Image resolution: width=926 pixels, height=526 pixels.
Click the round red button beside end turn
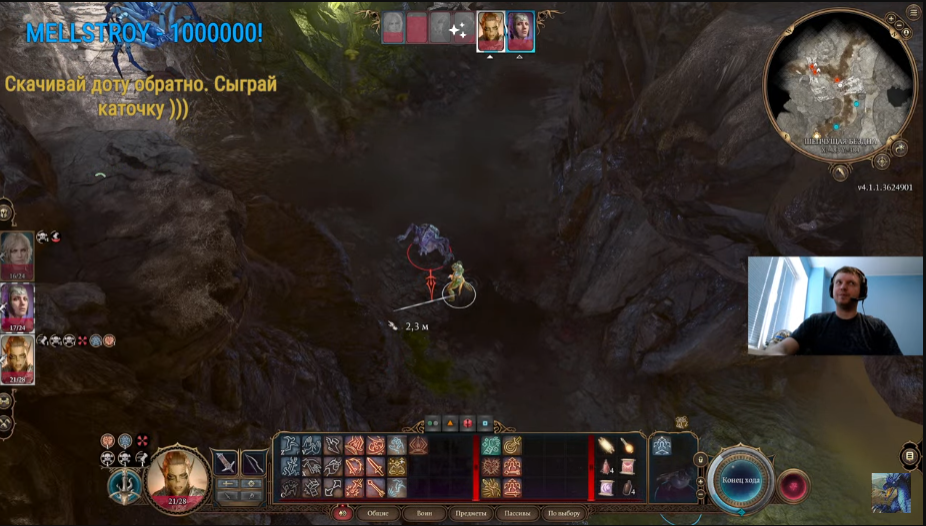tap(793, 485)
